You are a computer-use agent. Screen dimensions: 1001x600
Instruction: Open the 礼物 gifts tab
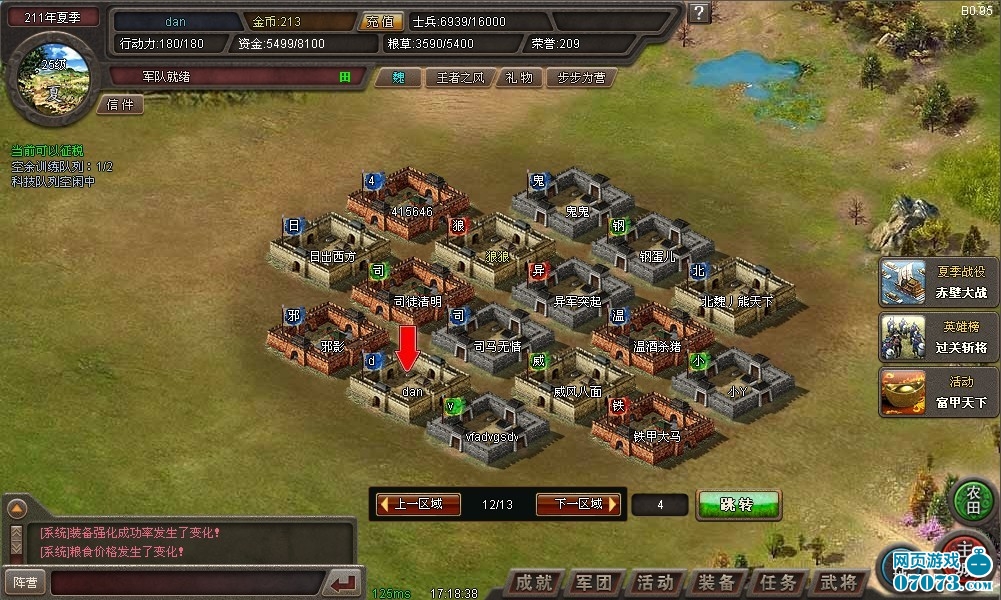pyautogui.click(x=519, y=77)
